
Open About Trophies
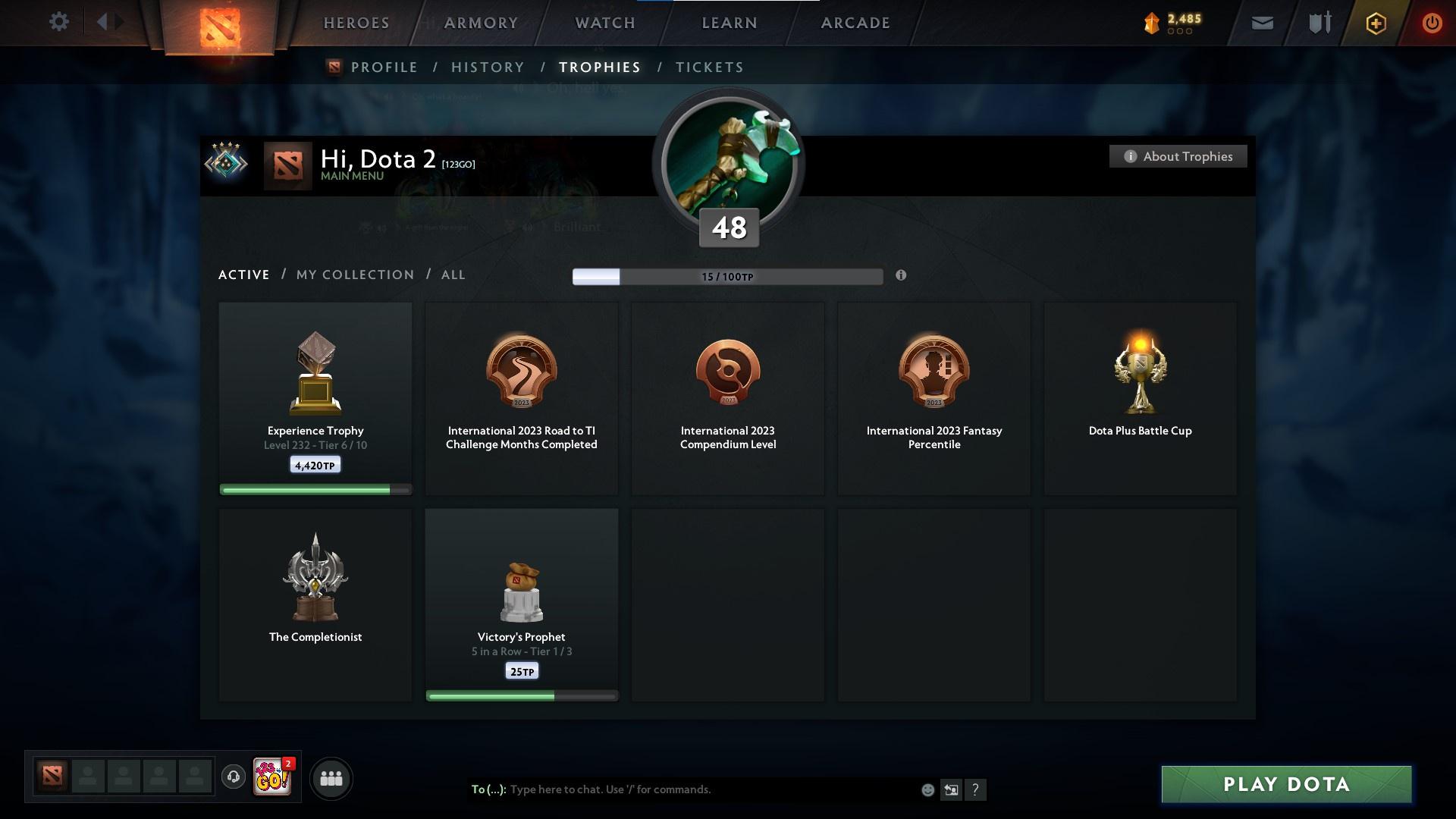[x=1178, y=156]
